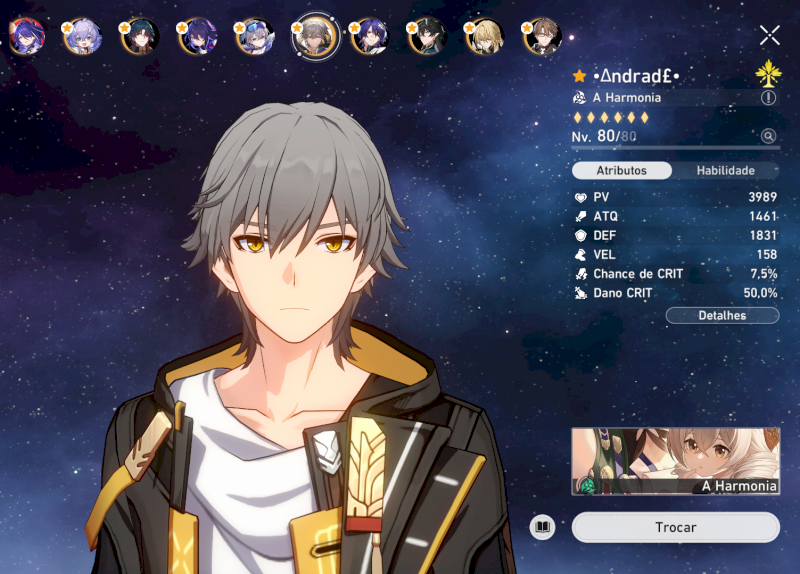
Task: Open the golden tree emblem icon
Action: 768,73
